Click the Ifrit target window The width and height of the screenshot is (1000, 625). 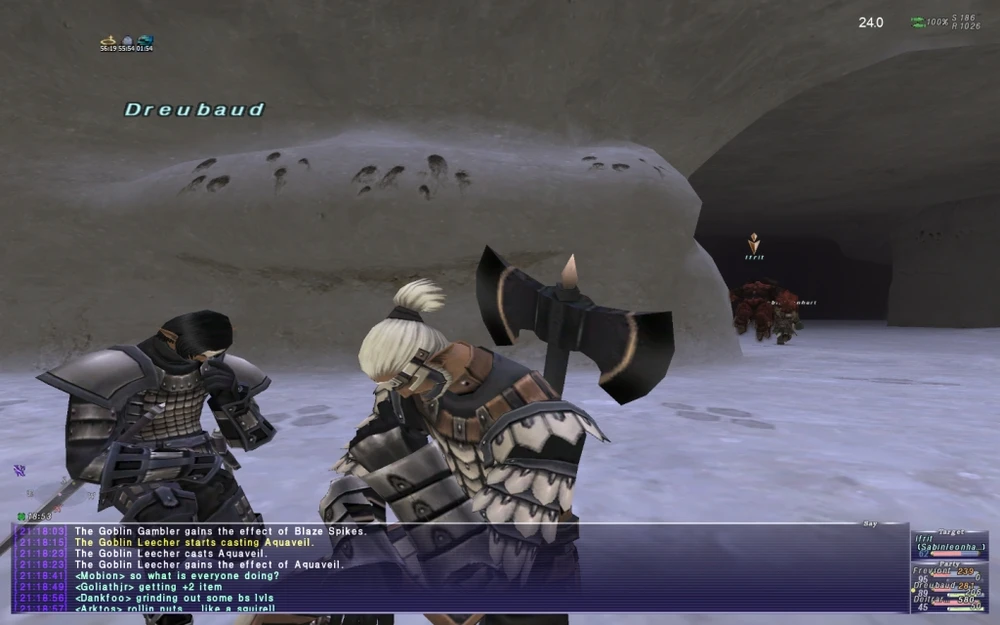point(949,543)
